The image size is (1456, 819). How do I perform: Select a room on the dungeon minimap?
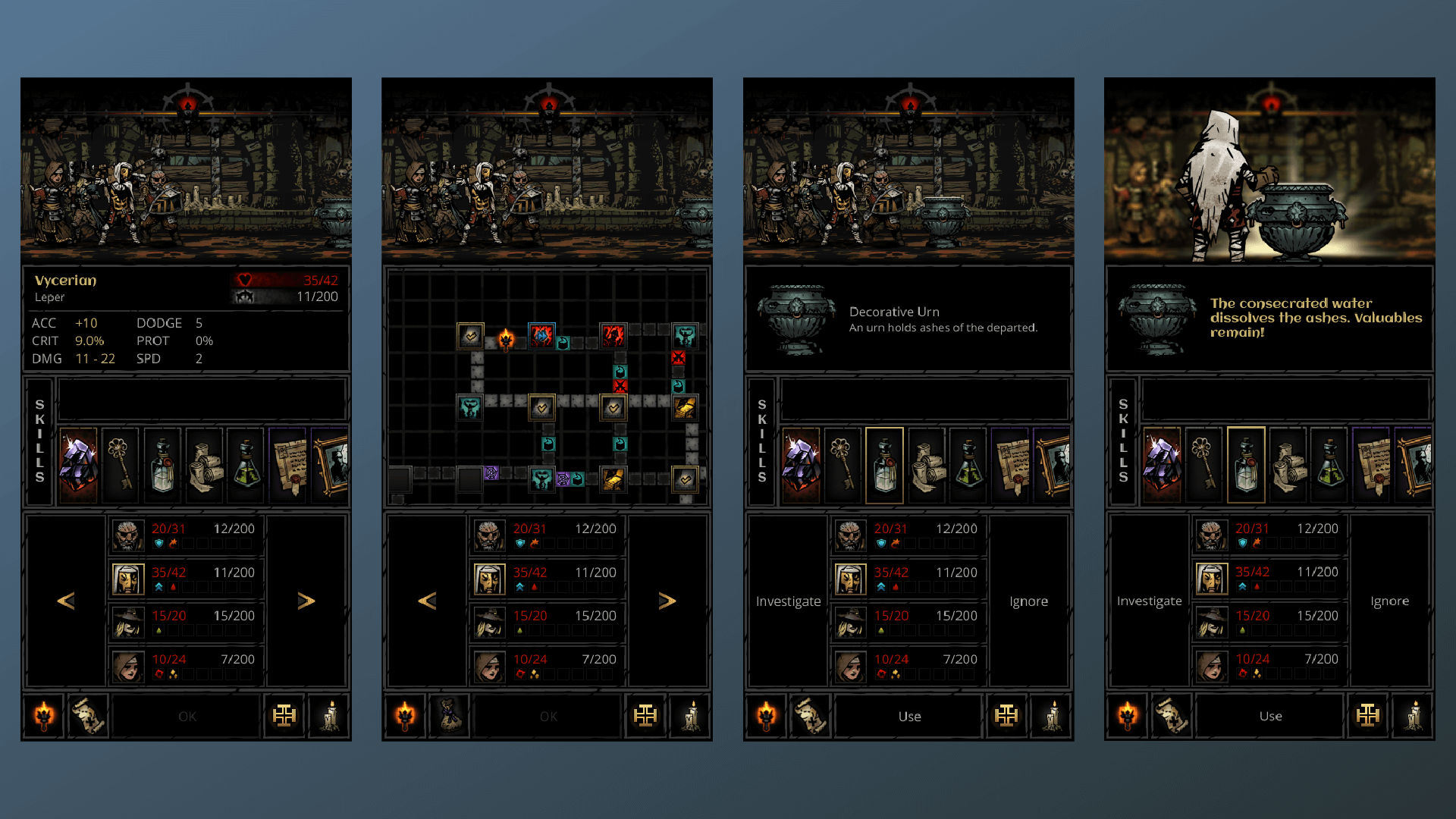click(x=541, y=408)
